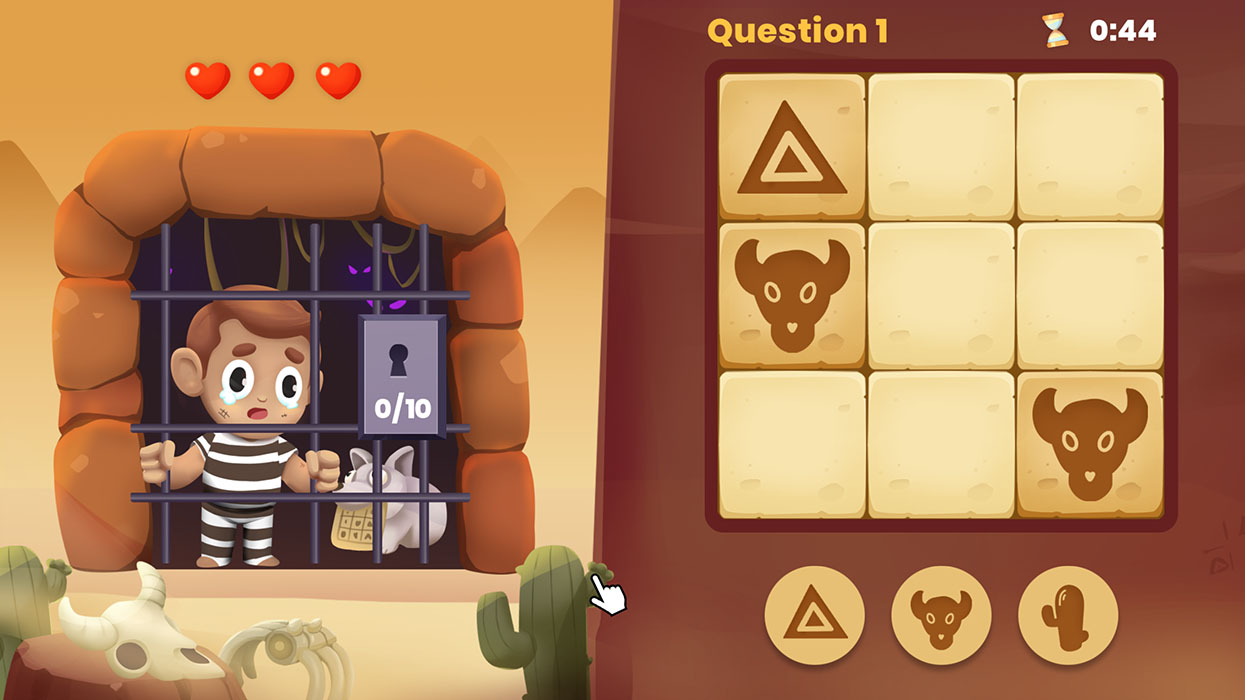Image resolution: width=1245 pixels, height=700 pixels.
Task: Pick the round bull skull answer button
Action: tap(941, 616)
